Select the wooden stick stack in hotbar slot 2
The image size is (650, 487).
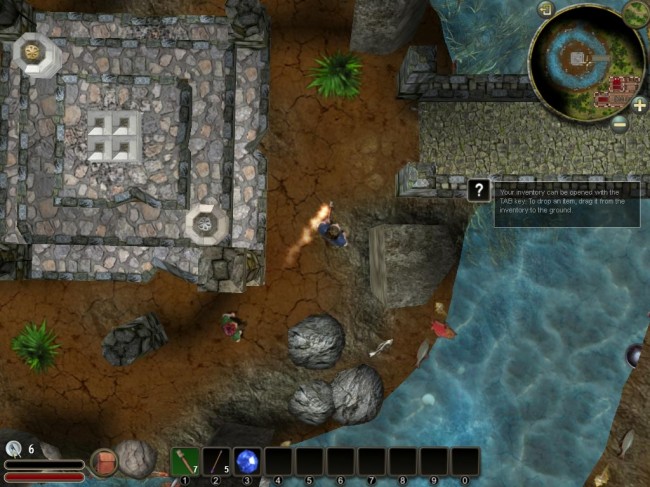coord(216,461)
